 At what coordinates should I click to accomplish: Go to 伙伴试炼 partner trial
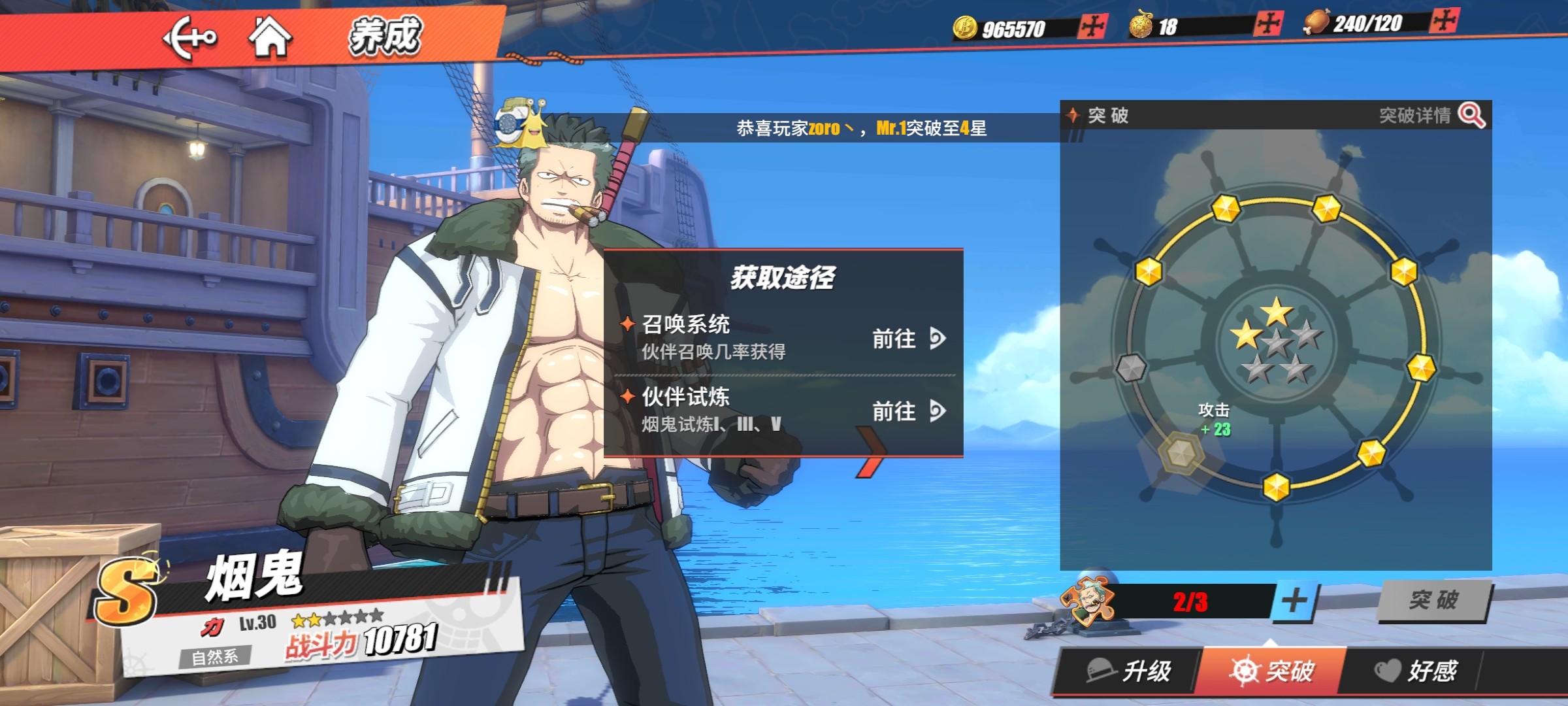click(x=908, y=411)
